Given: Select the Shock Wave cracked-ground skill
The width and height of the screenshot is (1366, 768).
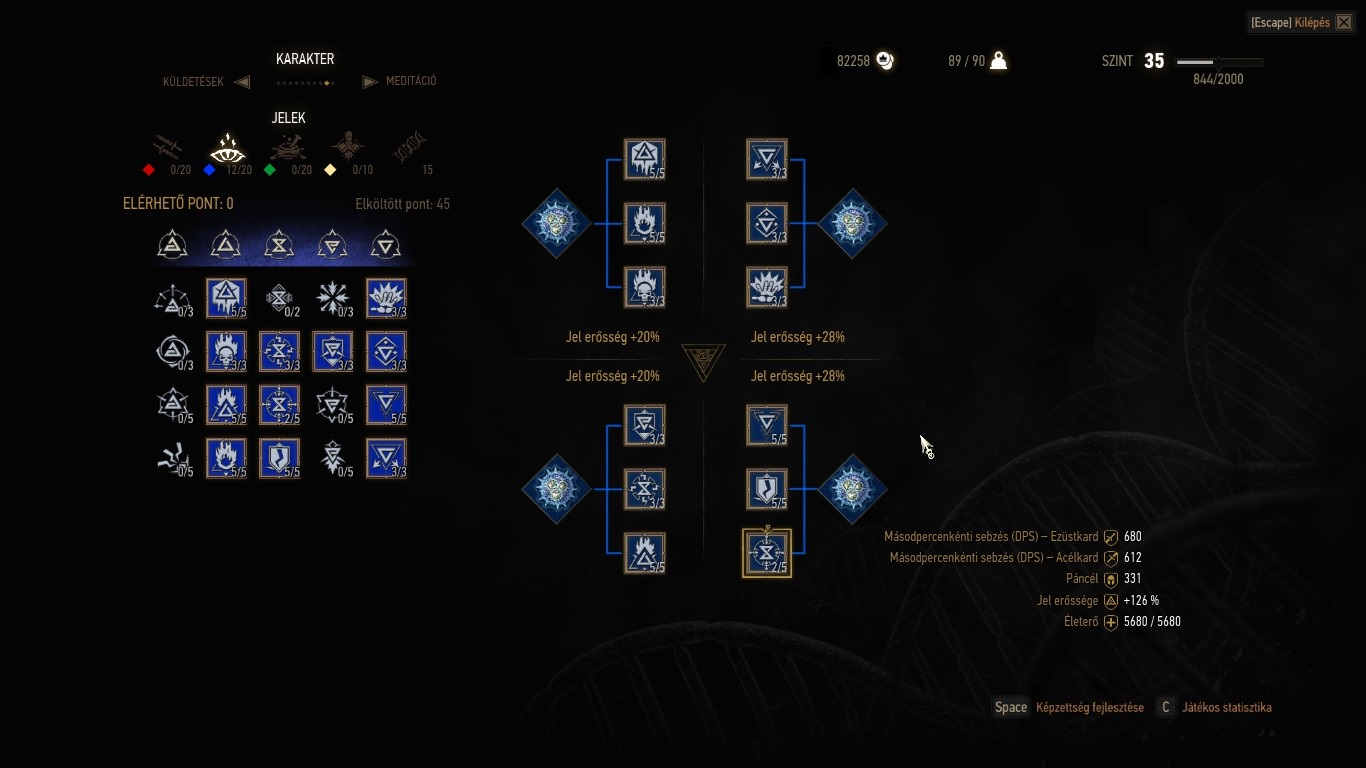Looking at the screenshot, I should (x=171, y=458).
